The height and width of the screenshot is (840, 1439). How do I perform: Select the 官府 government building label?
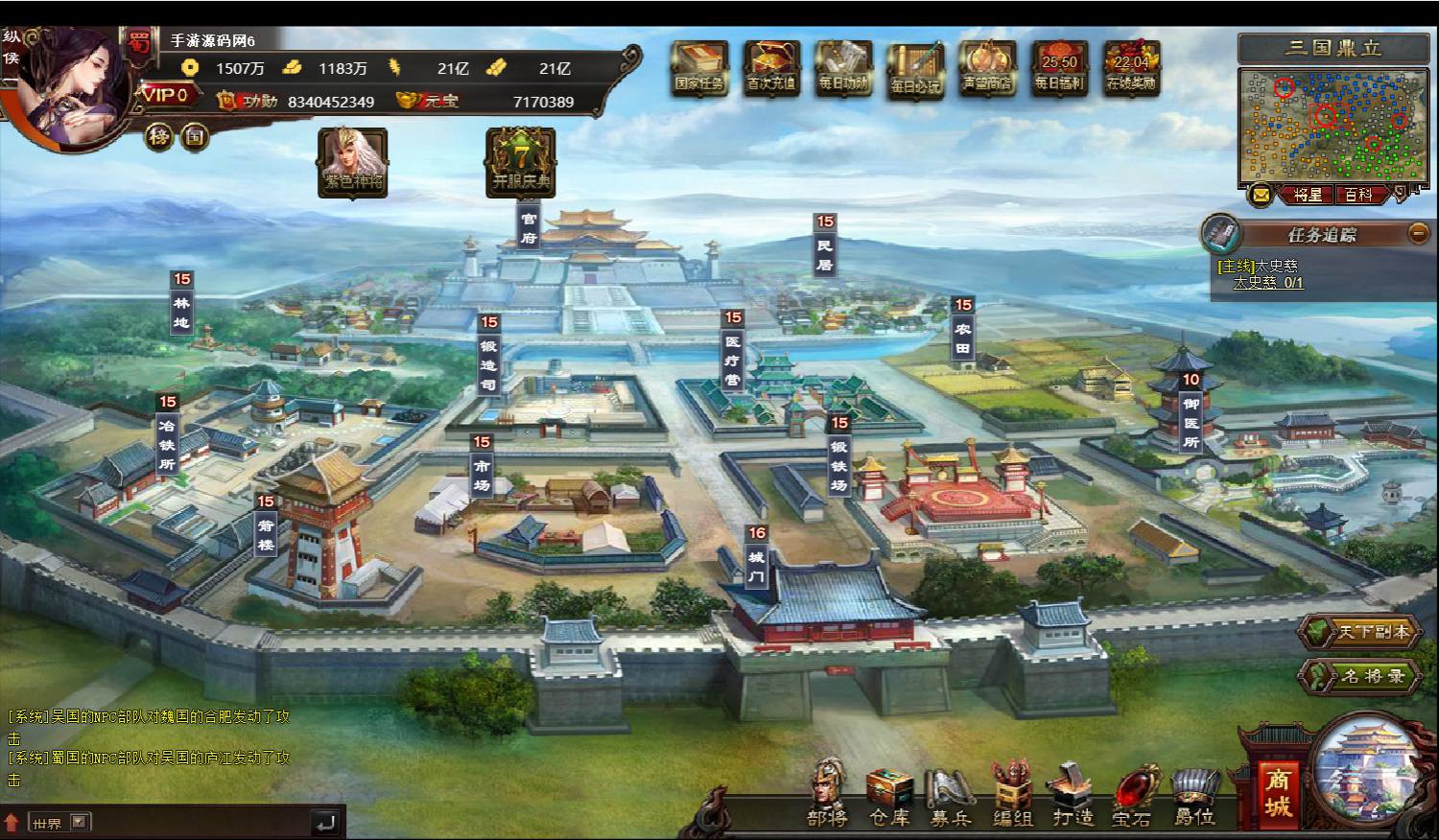[x=529, y=228]
